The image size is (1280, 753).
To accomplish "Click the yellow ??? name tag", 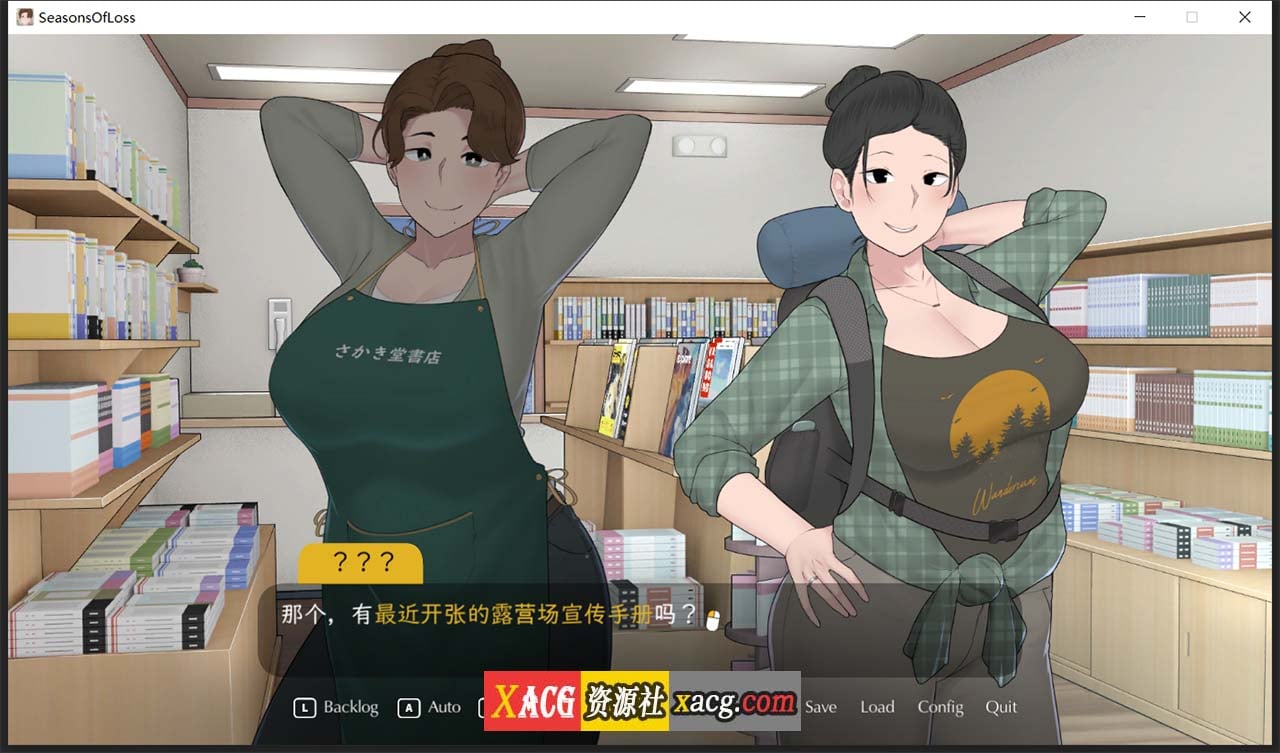I will [x=362, y=562].
